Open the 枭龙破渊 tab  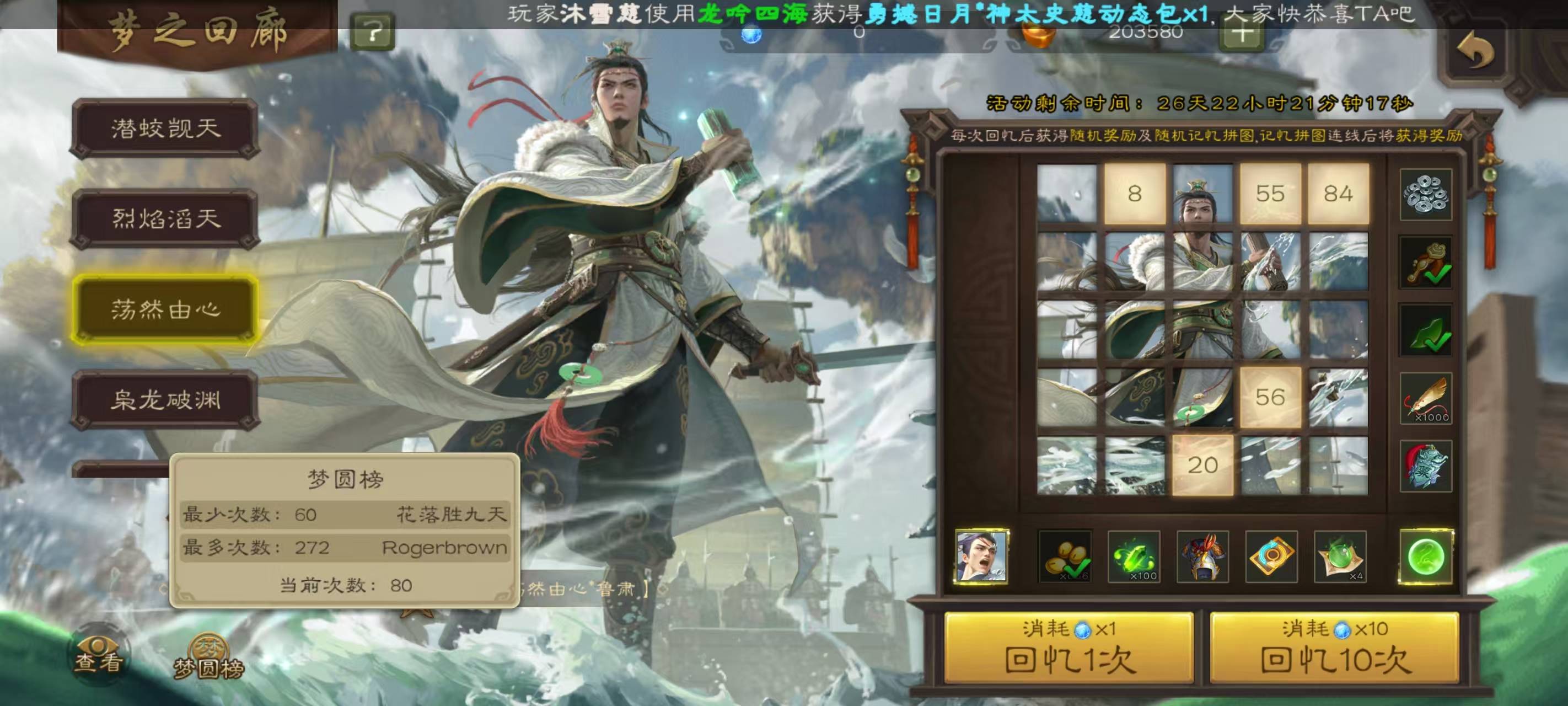165,399
